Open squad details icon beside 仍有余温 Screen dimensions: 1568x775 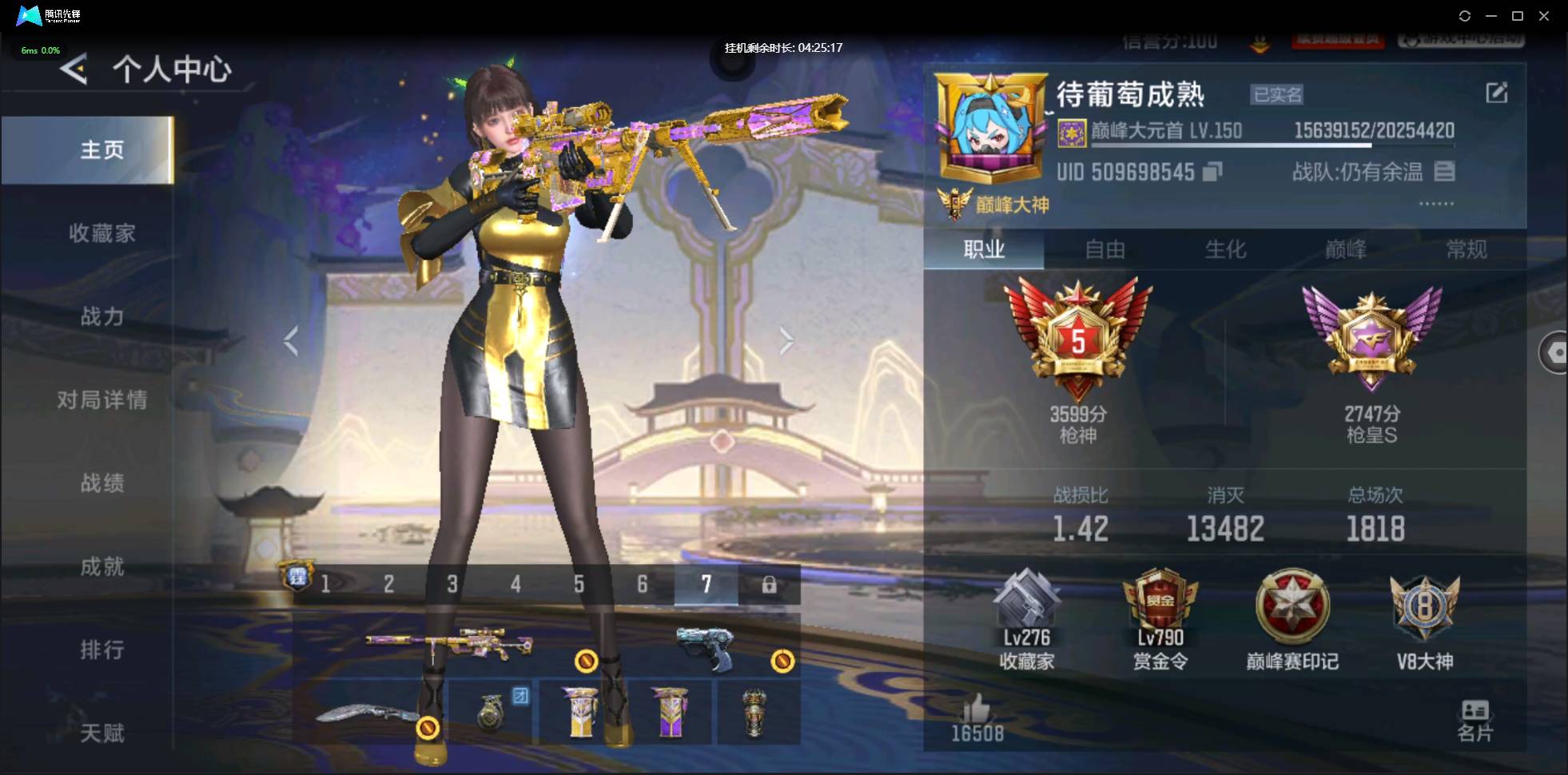(1445, 171)
